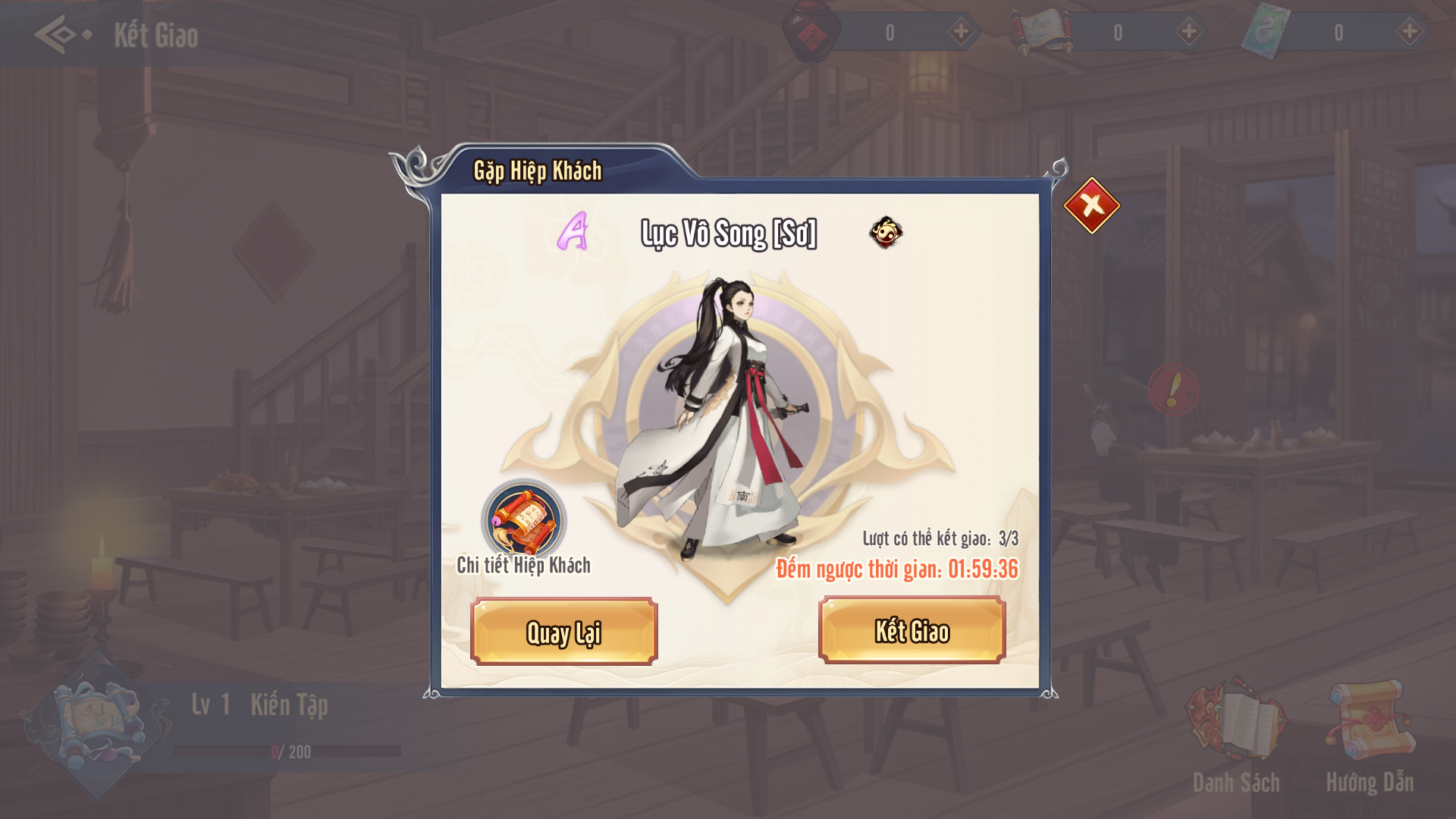1456x819 pixels.
Task: Click the red exclamation alert bubble
Action: coord(1173,389)
